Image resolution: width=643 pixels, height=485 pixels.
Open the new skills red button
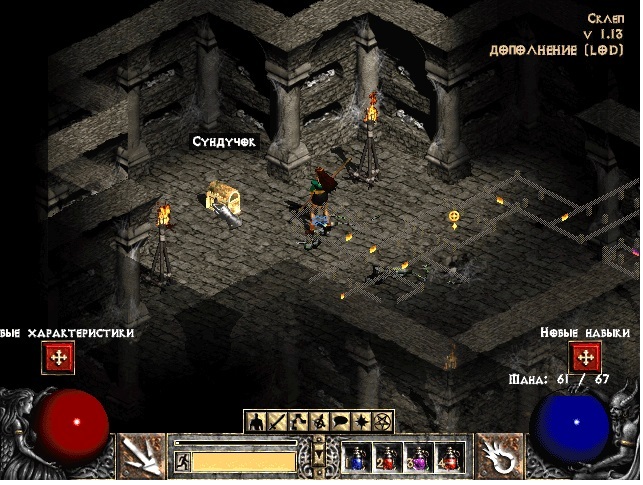pyautogui.click(x=584, y=357)
